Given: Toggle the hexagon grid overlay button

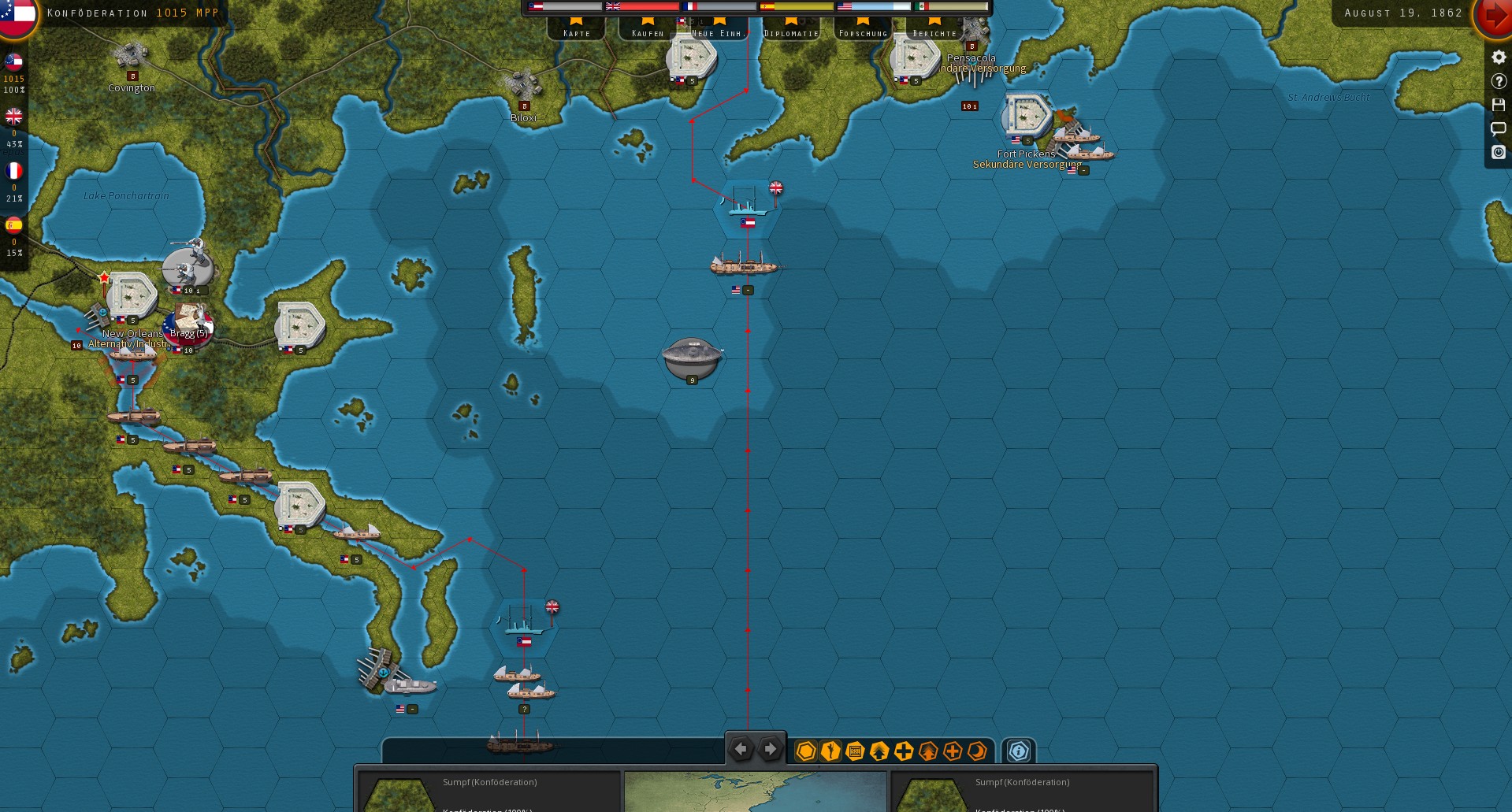Looking at the screenshot, I should pyautogui.click(x=805, y=751).
